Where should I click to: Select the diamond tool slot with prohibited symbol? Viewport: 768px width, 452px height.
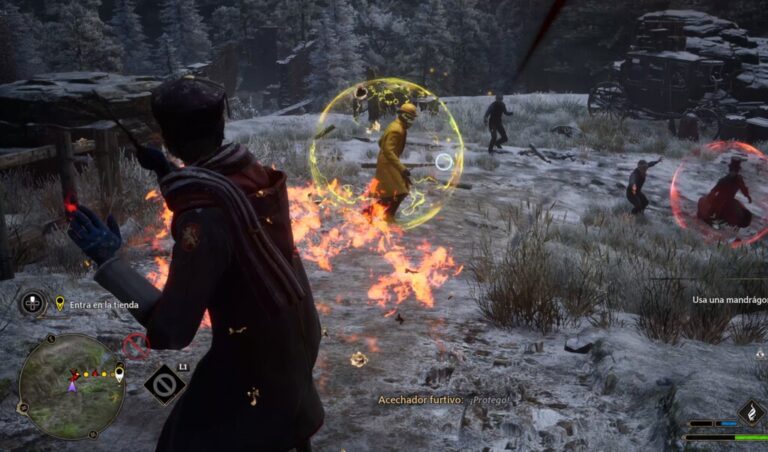click(164, 384)
